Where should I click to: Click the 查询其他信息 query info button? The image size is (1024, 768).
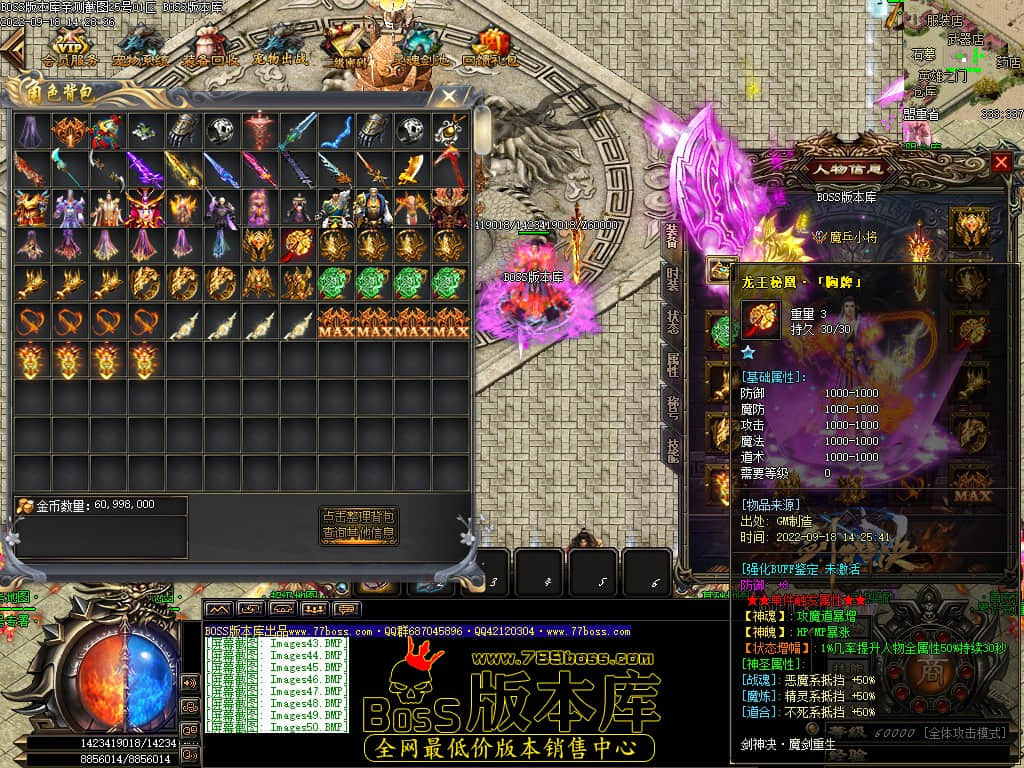[x=359, y=534]
